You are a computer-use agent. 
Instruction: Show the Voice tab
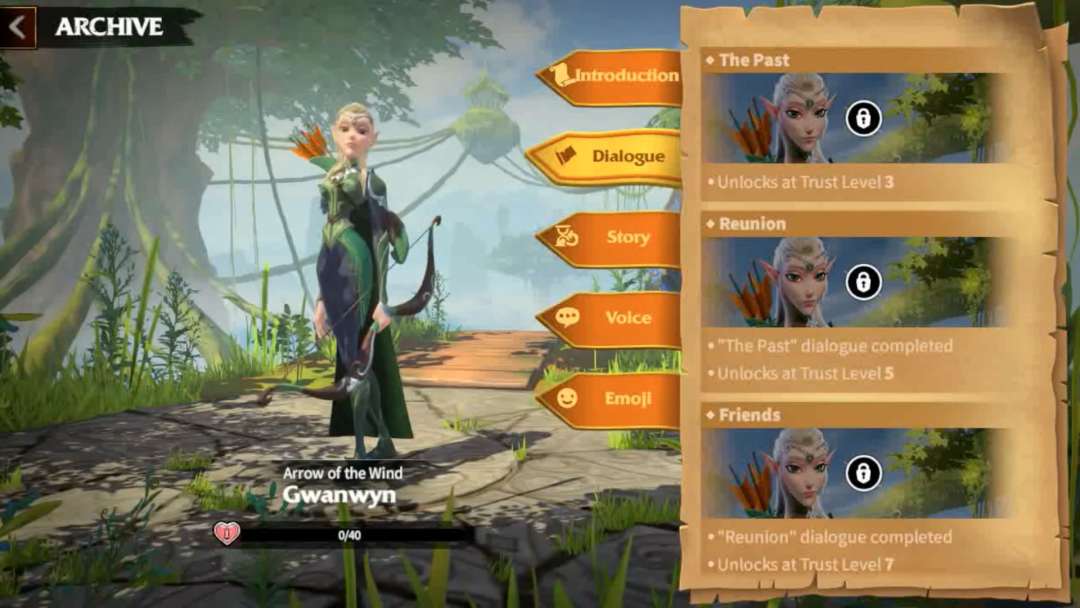(x=612, y=318)
